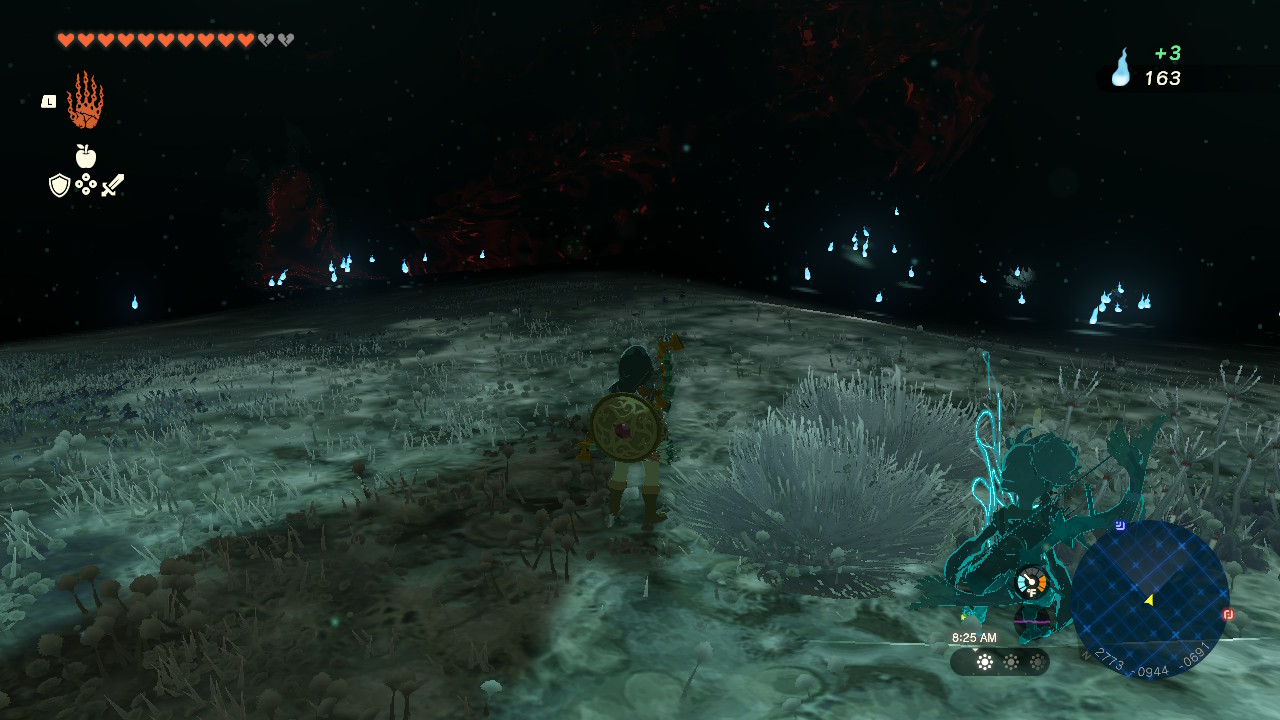Viewport: 1280px width, 720px height.
Task: Click the temperature gauge dial
Action: [x=1031, y=581]
